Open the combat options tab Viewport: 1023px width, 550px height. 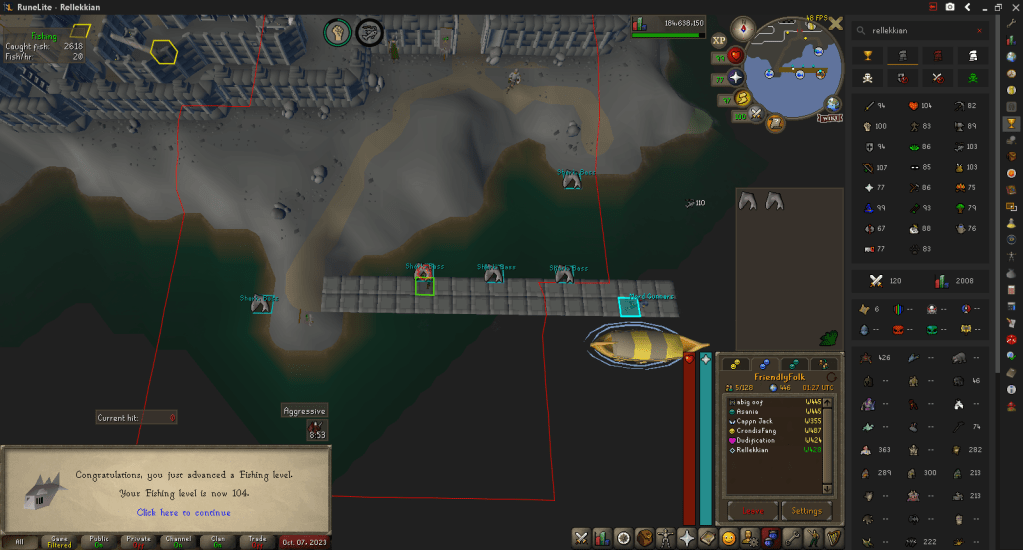click(581, 538)
